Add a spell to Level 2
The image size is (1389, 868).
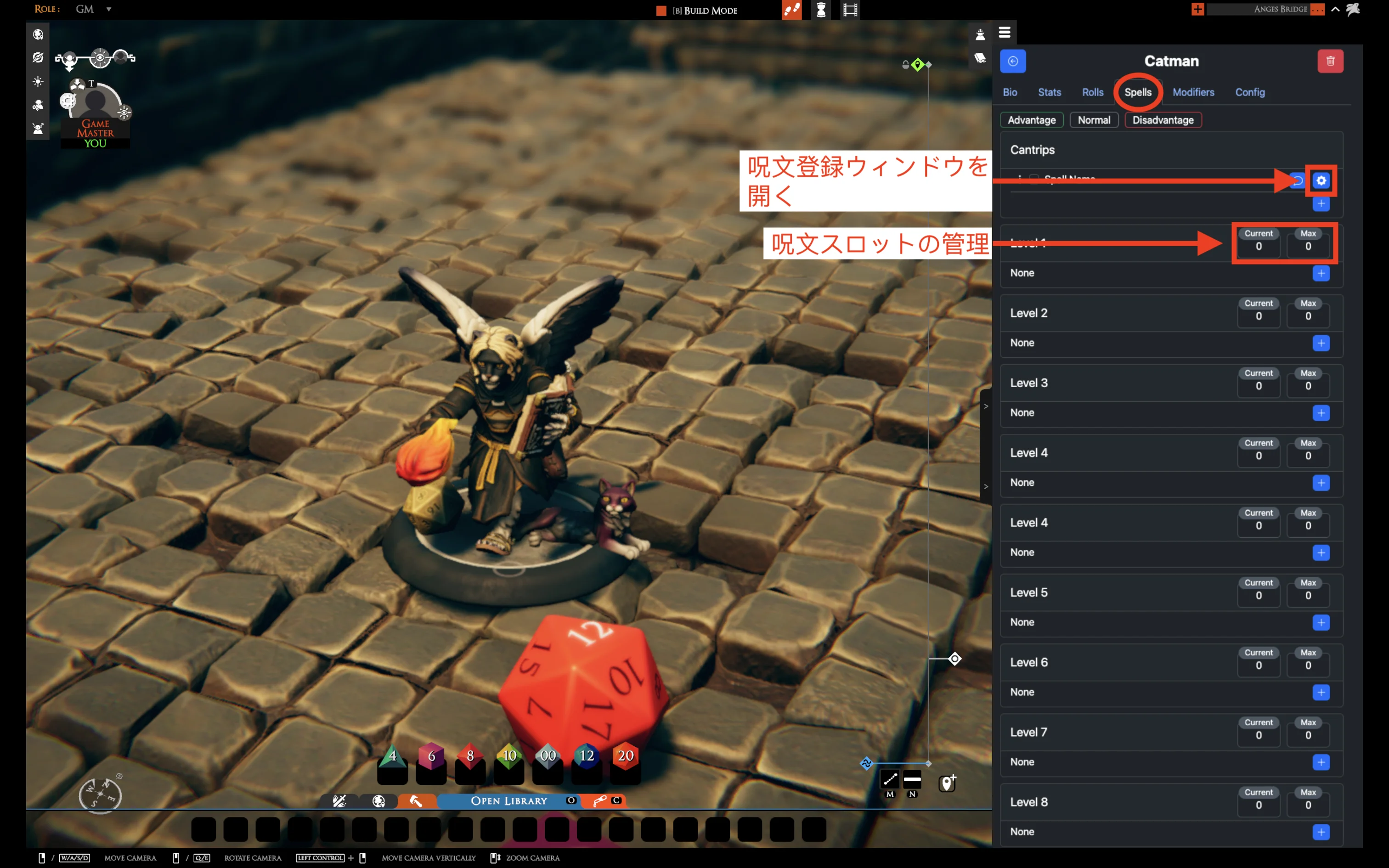pyautogui.click(x=1321, y=344)
